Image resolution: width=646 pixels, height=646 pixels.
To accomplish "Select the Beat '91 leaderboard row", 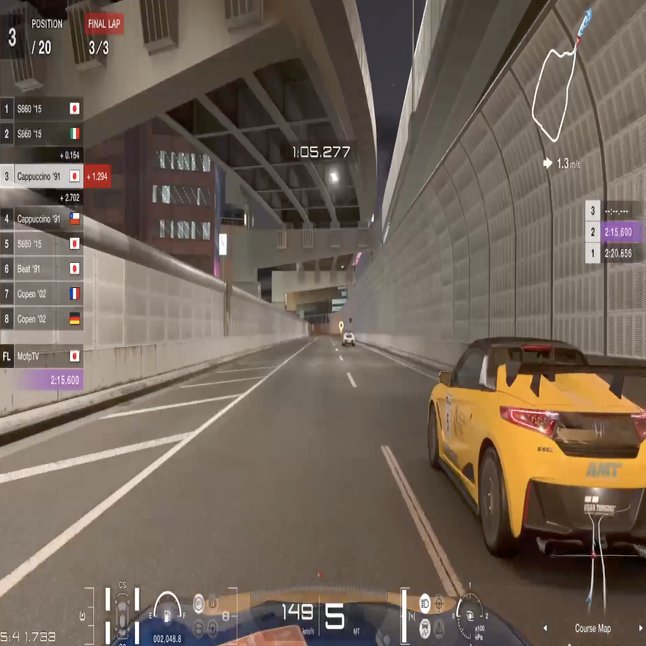I will (42, 268).
